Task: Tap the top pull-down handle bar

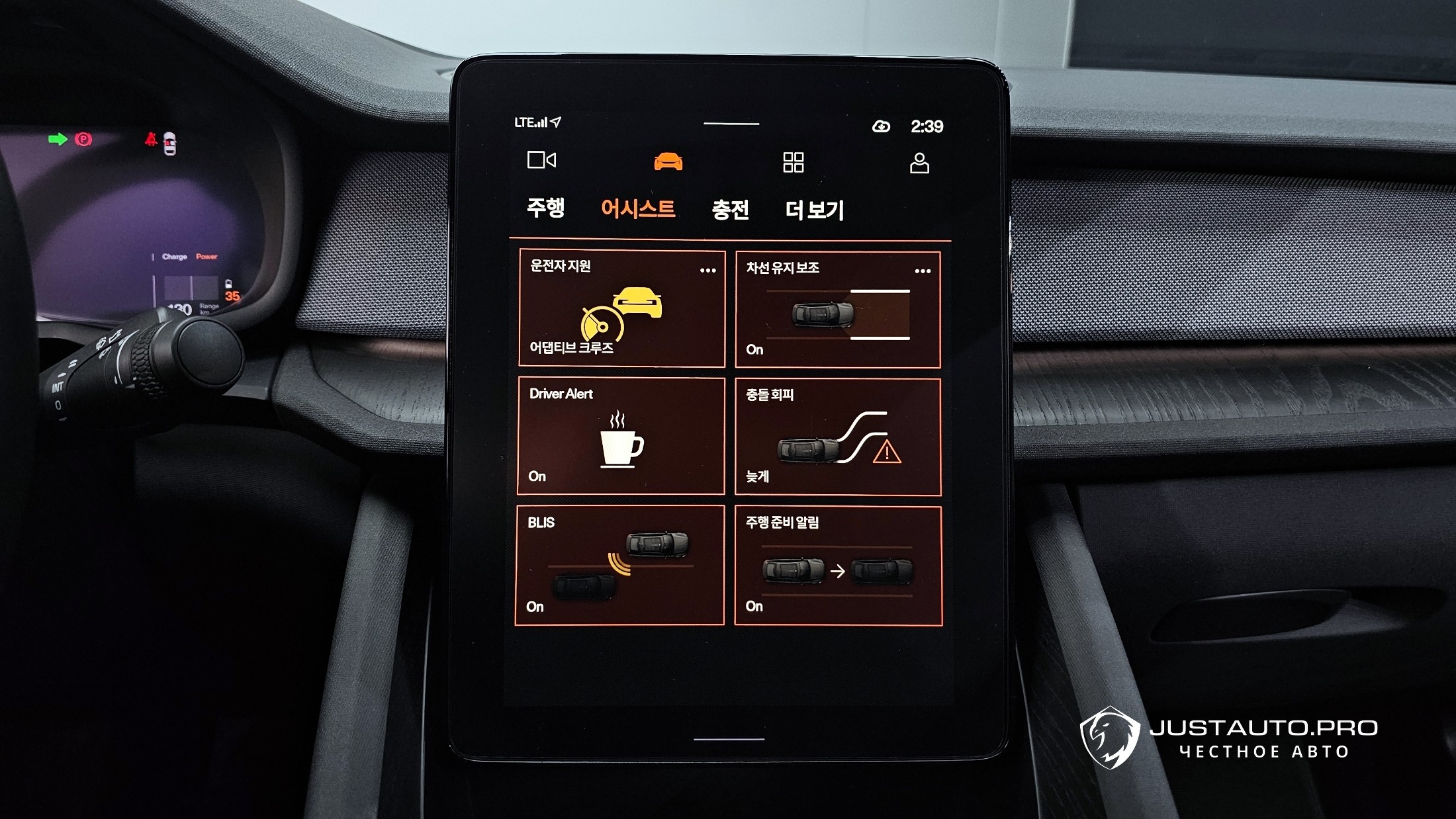Action: [x=731, y=124]
